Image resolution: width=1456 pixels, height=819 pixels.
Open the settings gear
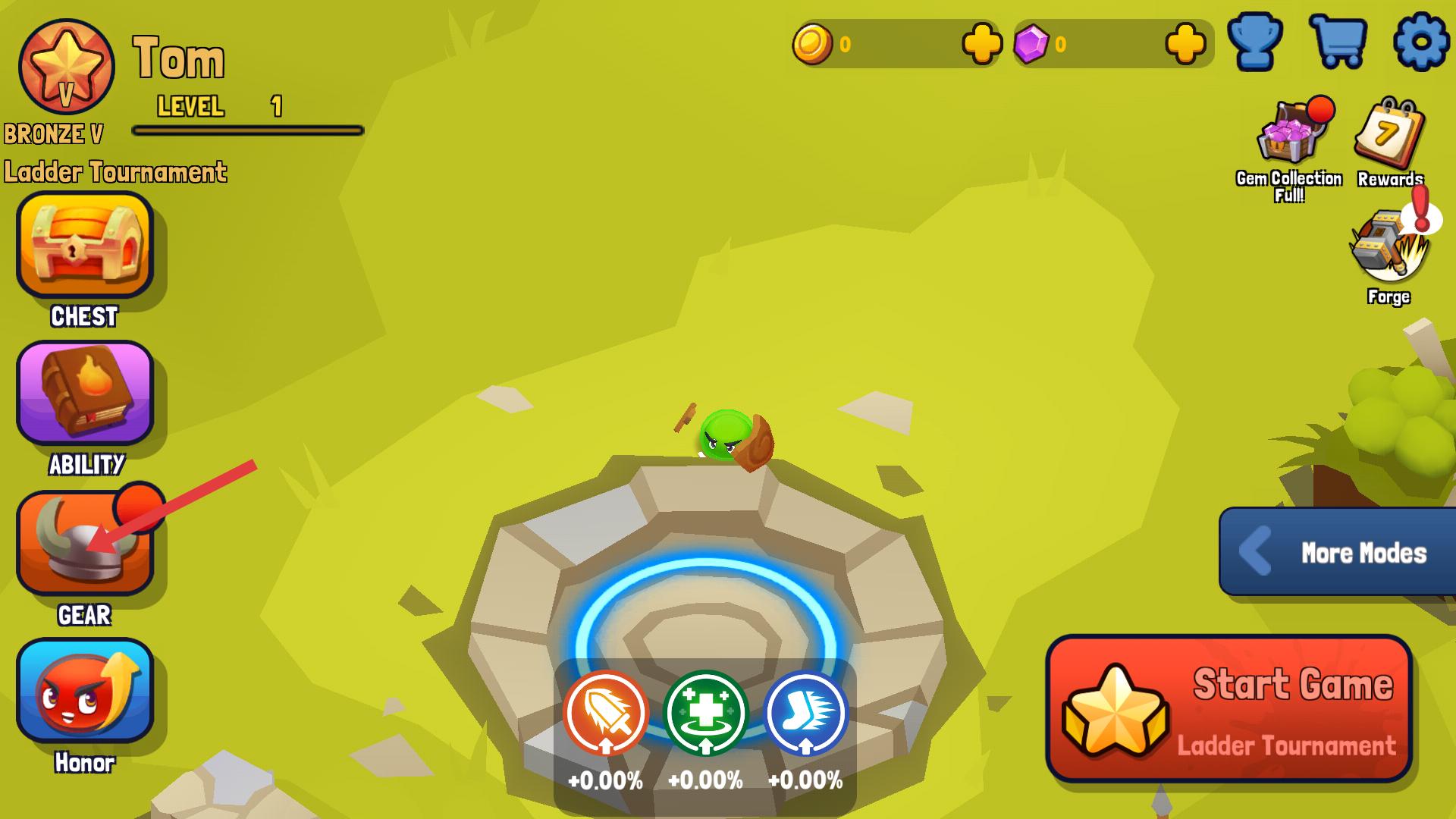click(1422, 42)
